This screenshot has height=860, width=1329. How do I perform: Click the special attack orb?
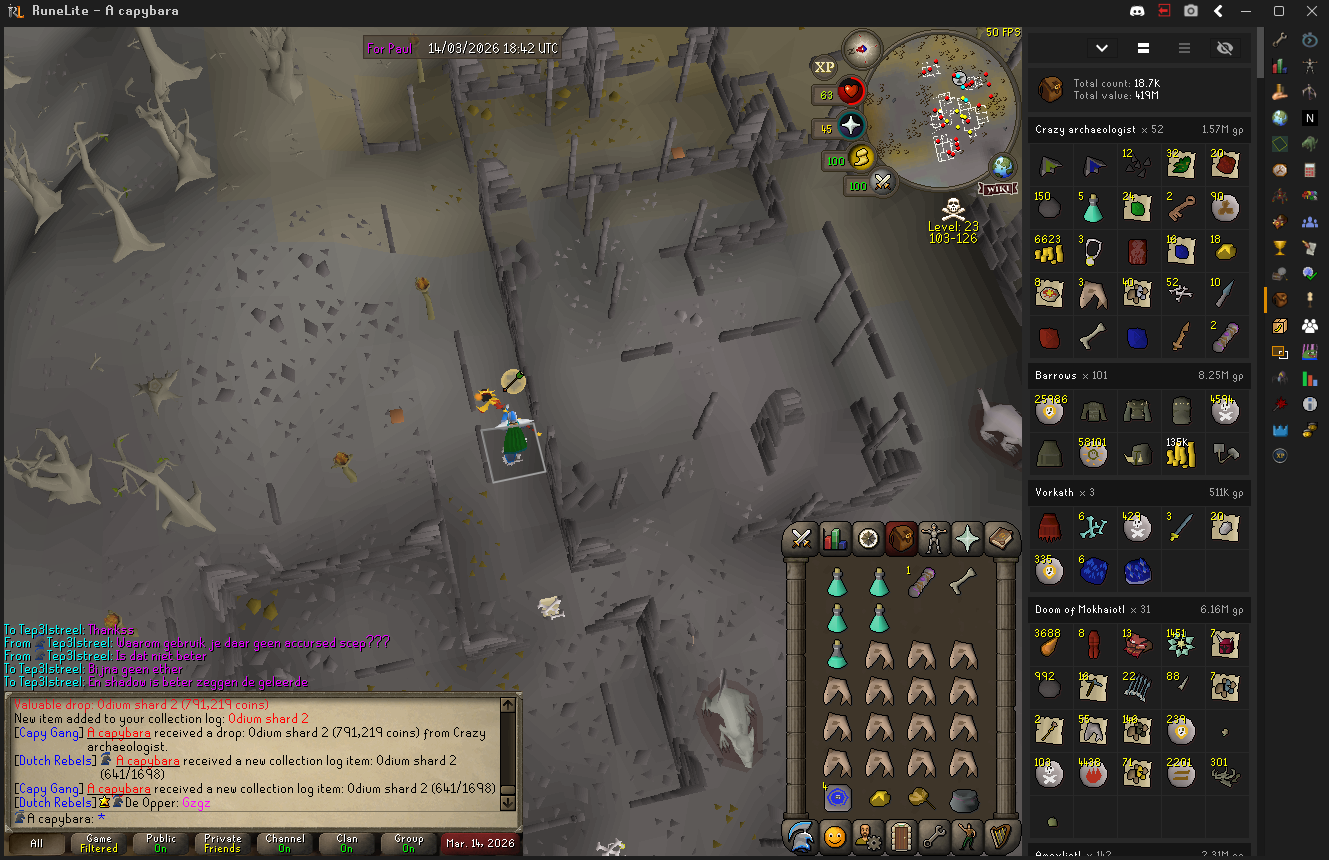(883, 182)
